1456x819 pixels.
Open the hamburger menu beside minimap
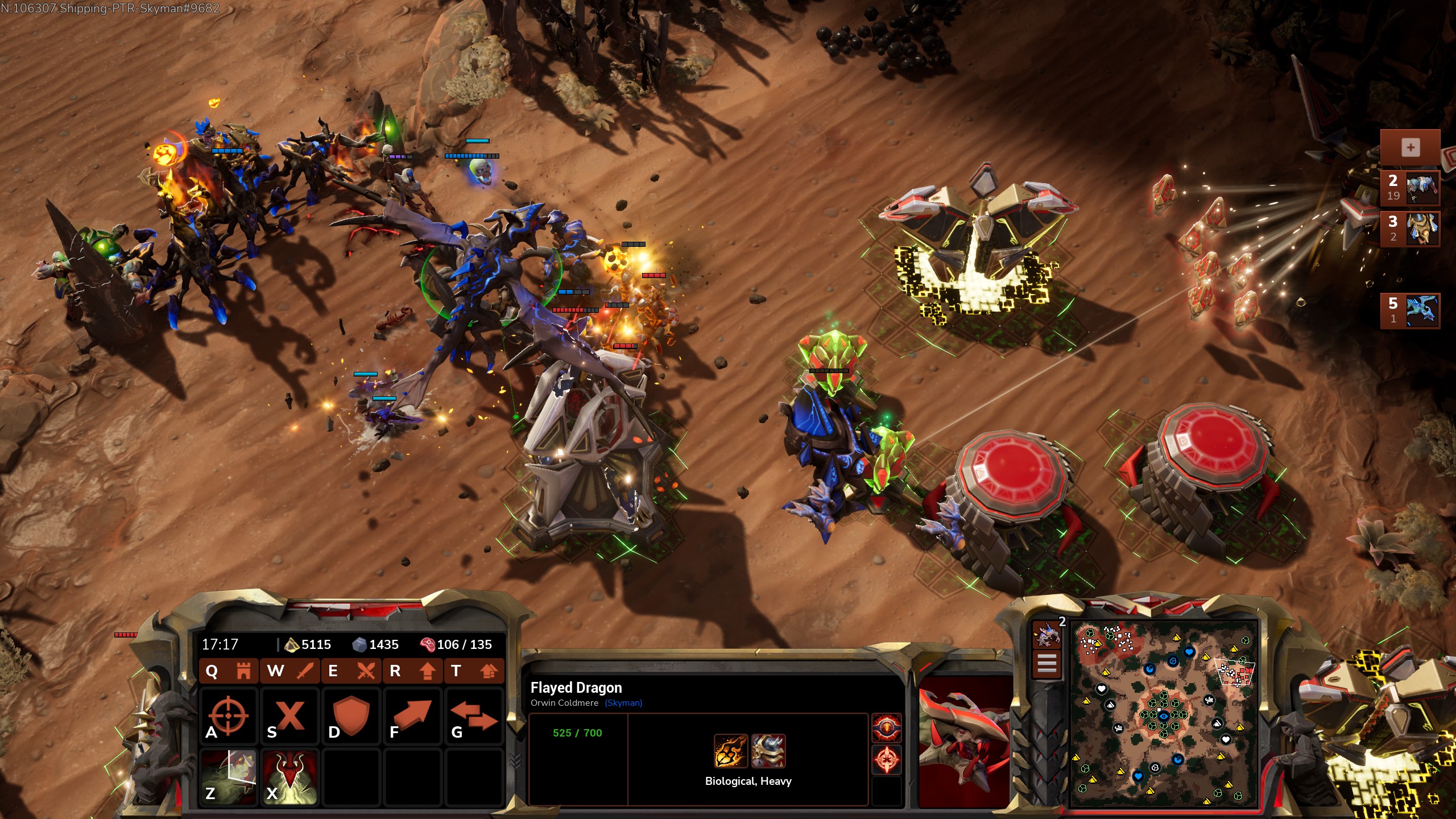coord(1047,663)
